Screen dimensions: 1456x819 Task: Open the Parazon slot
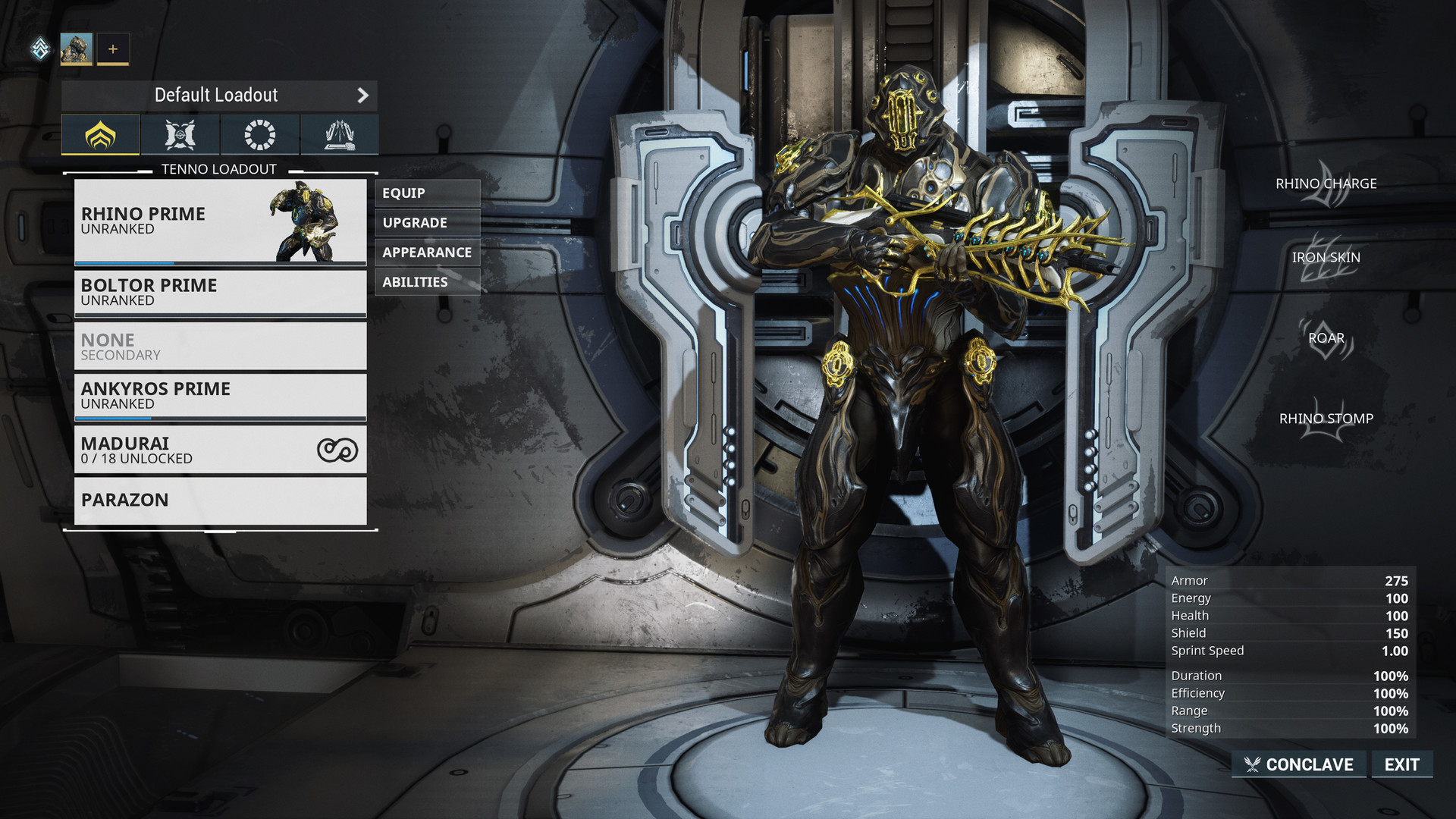(x=220, y=500)
